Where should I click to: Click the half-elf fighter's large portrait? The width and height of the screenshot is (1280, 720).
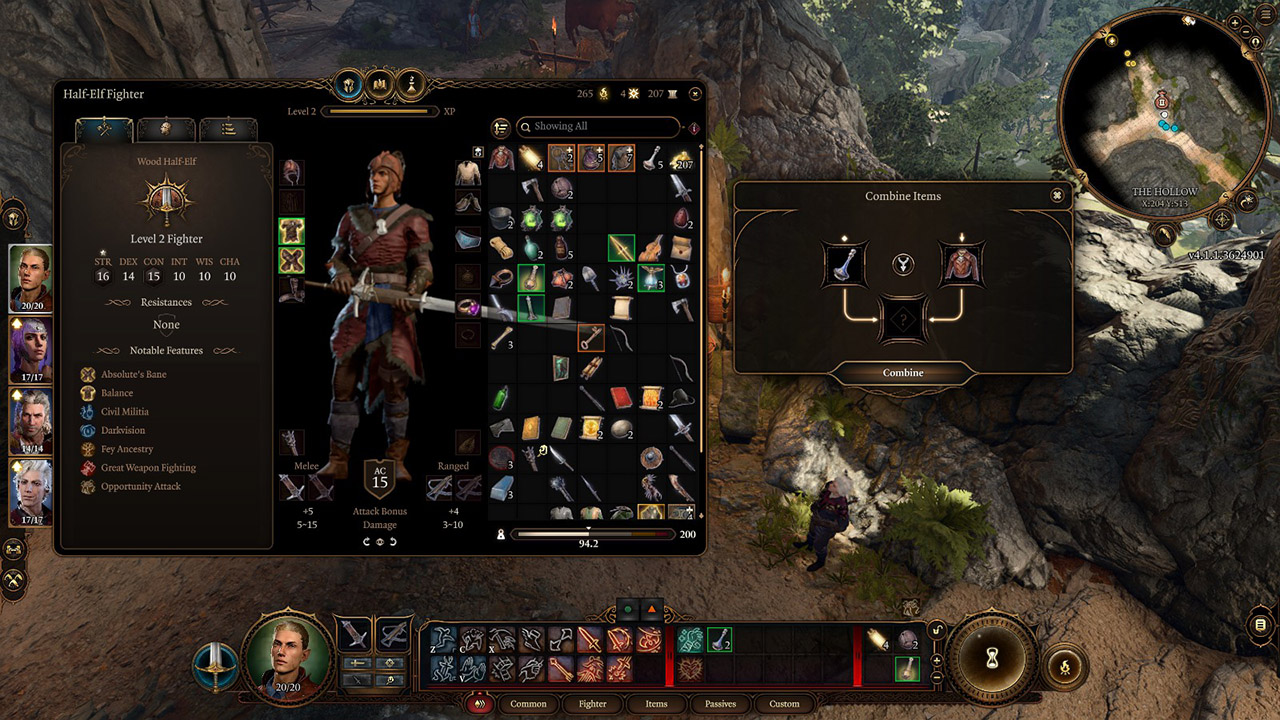[288, 650]
